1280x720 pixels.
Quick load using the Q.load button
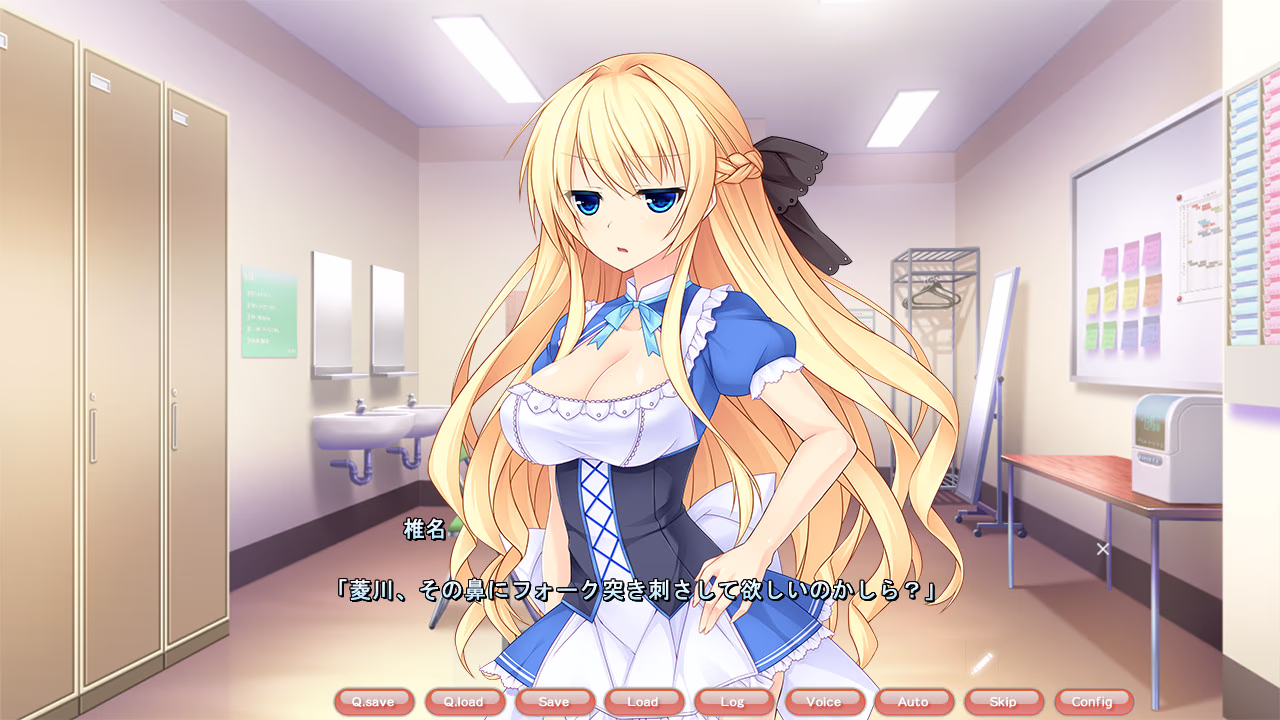click(464, 702)
